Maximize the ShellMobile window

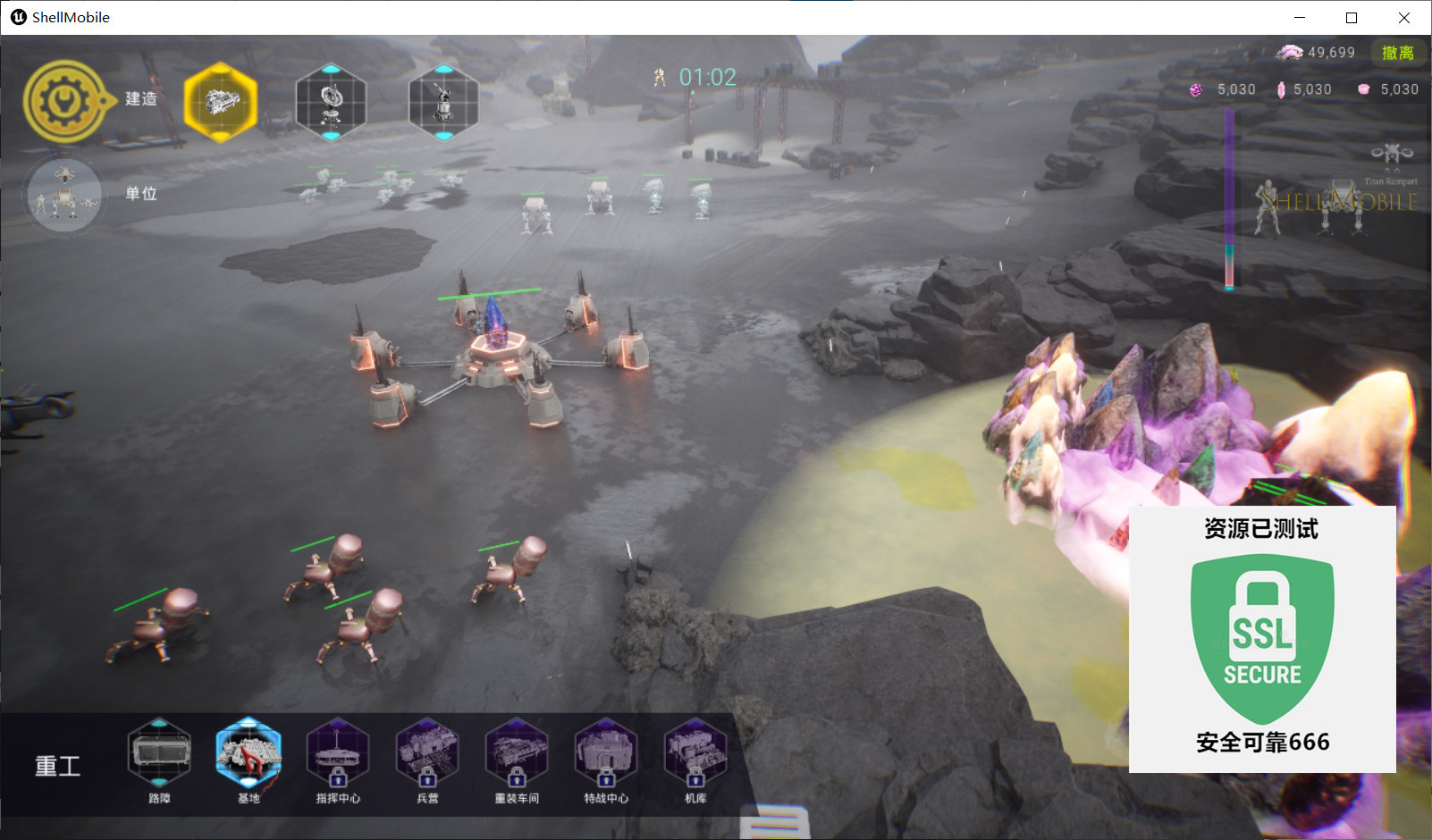(x=1352, y=18)
